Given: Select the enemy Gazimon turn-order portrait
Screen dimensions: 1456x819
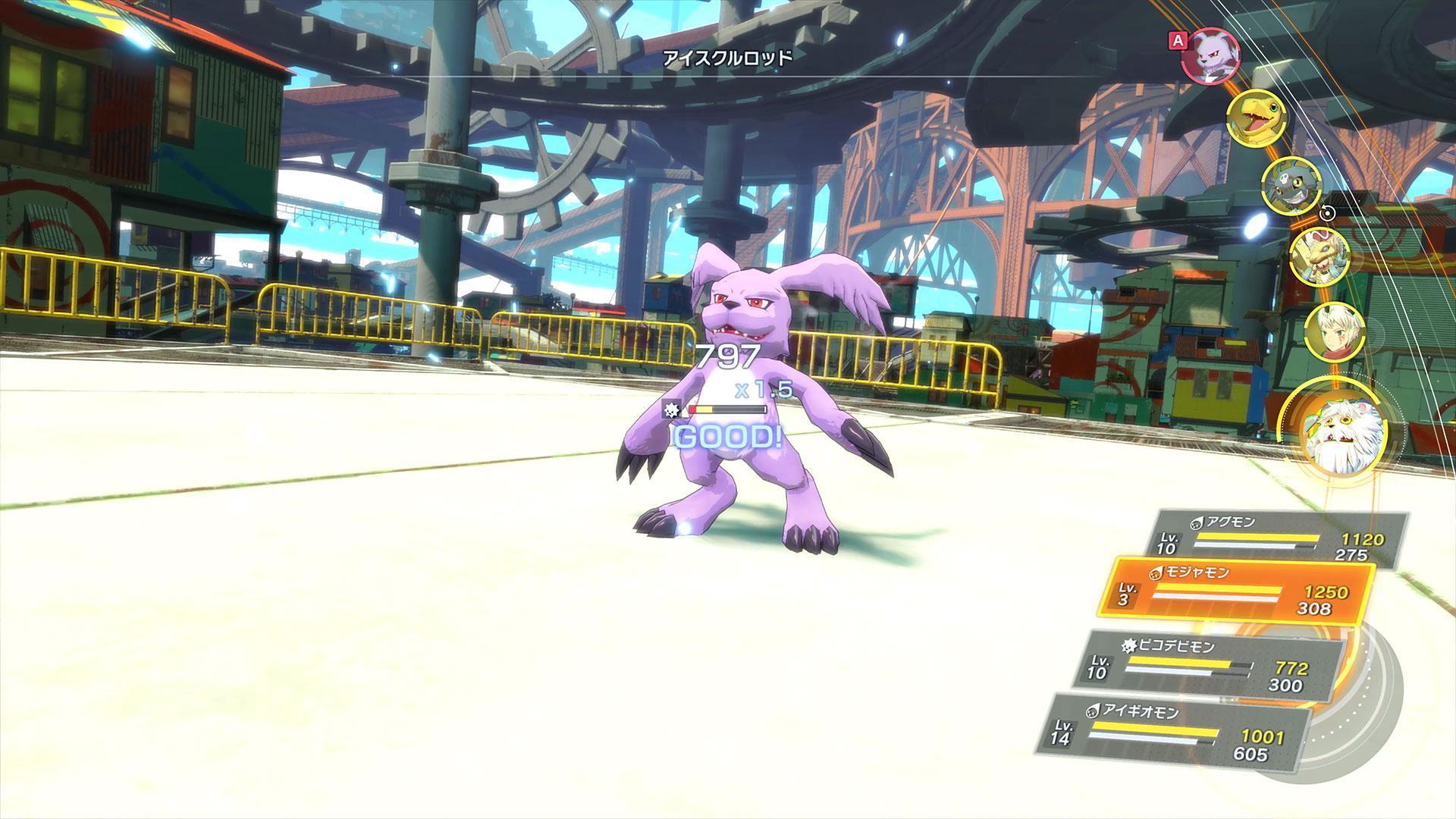Looking at the screenshot, I should (1210, 54).
